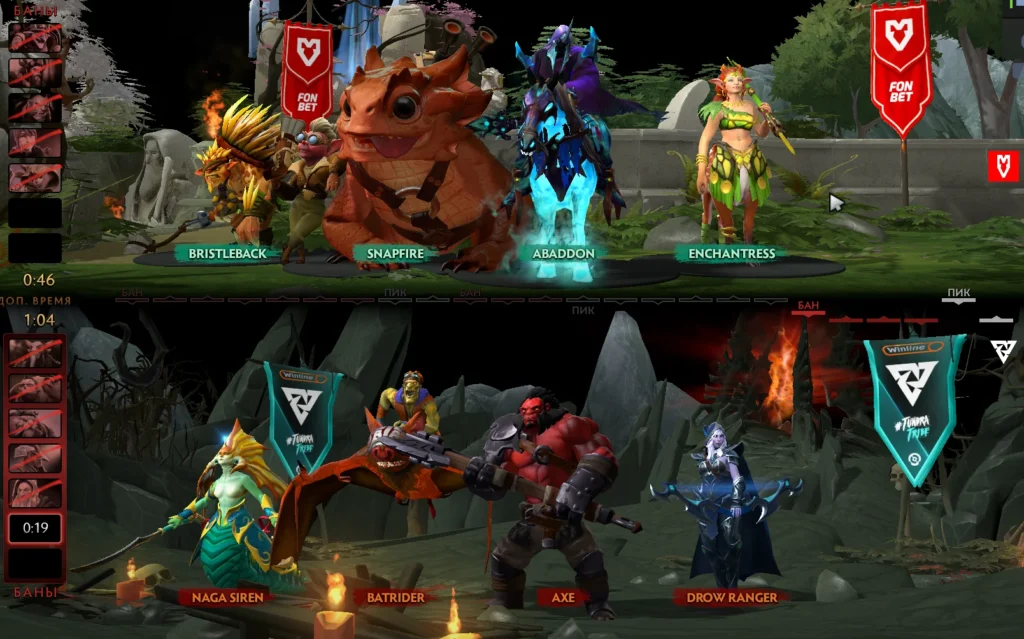Choose the Snapfire name label
Screen dimensions: 1024x639
point(396,254)
